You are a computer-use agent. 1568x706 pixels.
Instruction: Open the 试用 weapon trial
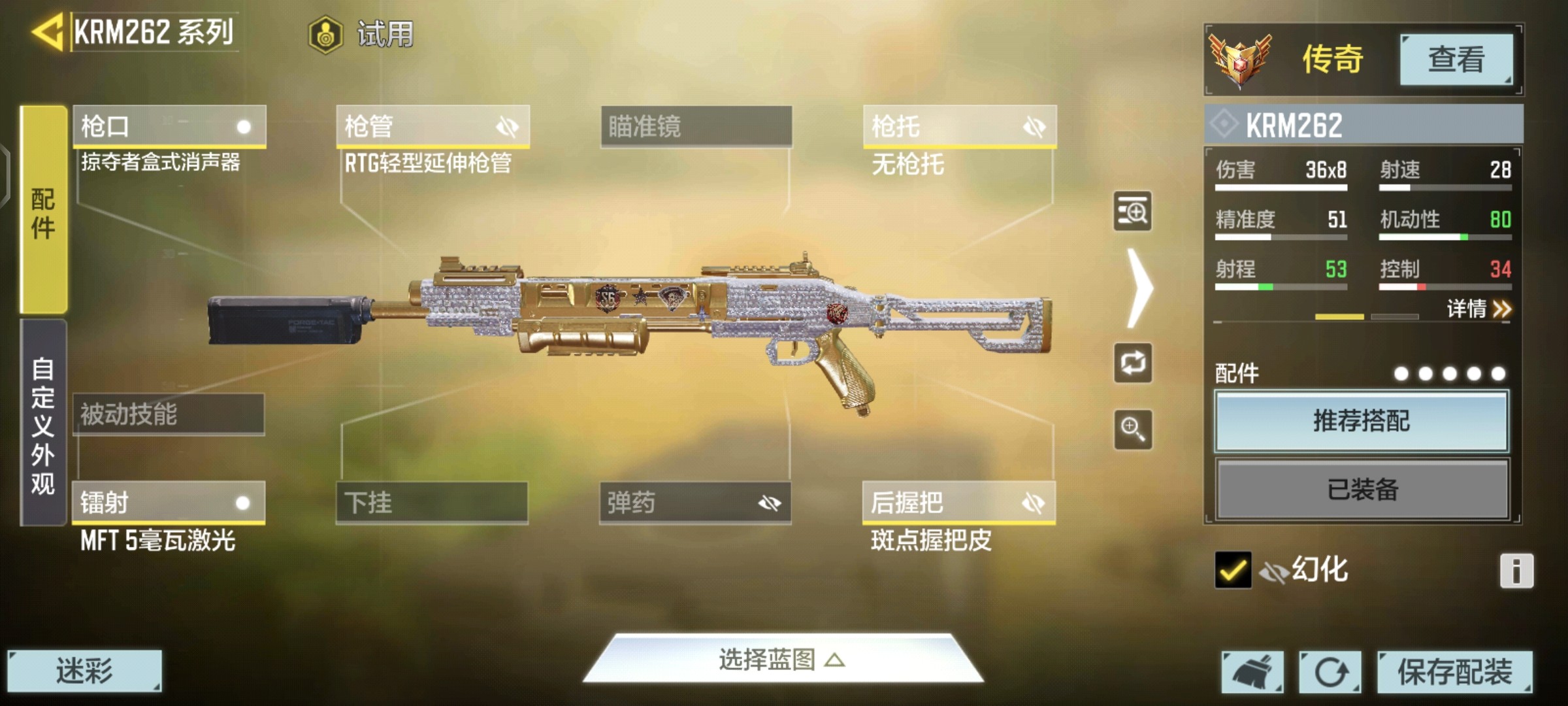(x=361, y=34)
